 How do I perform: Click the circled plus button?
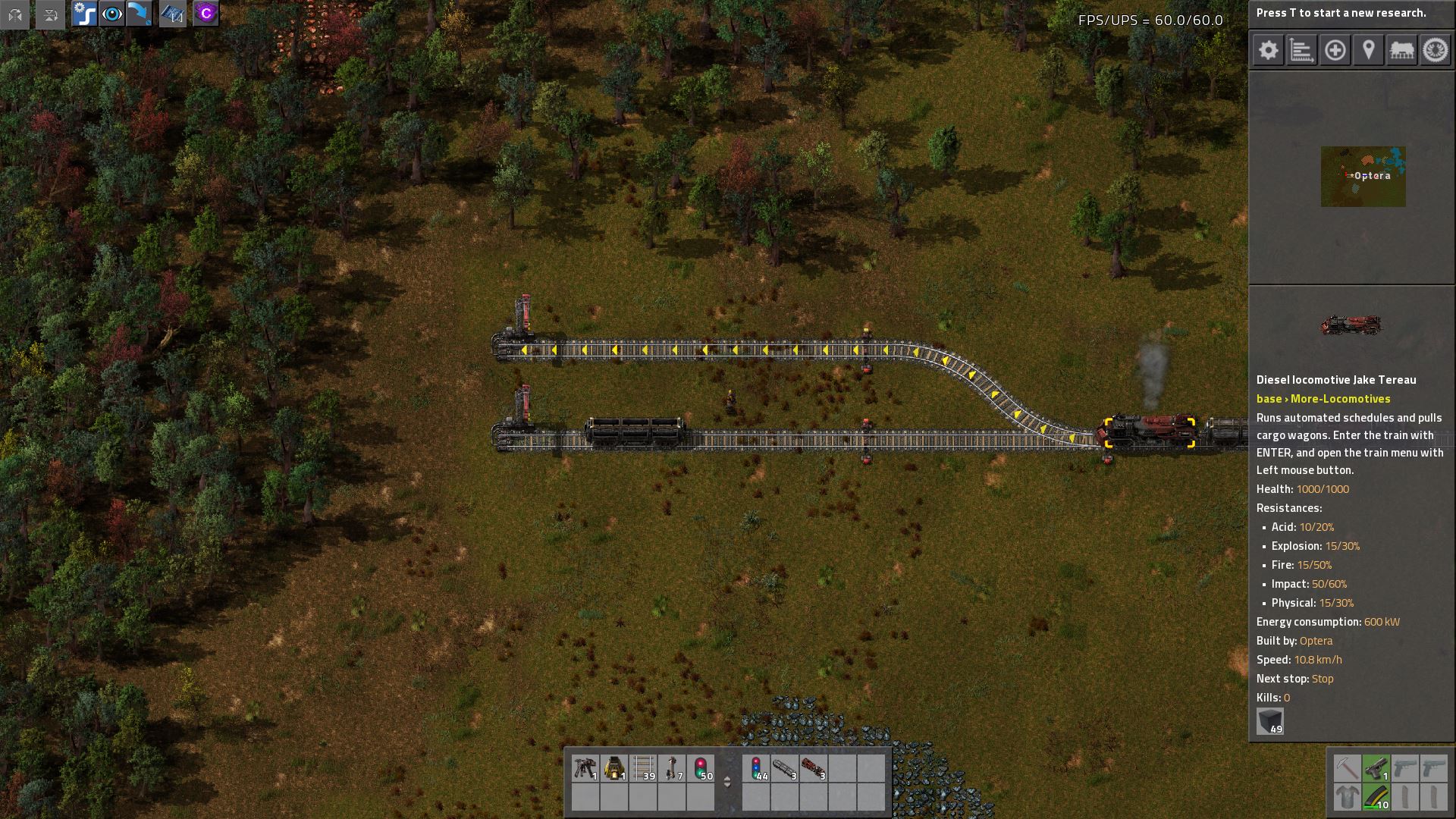(x=1335, y=51)
